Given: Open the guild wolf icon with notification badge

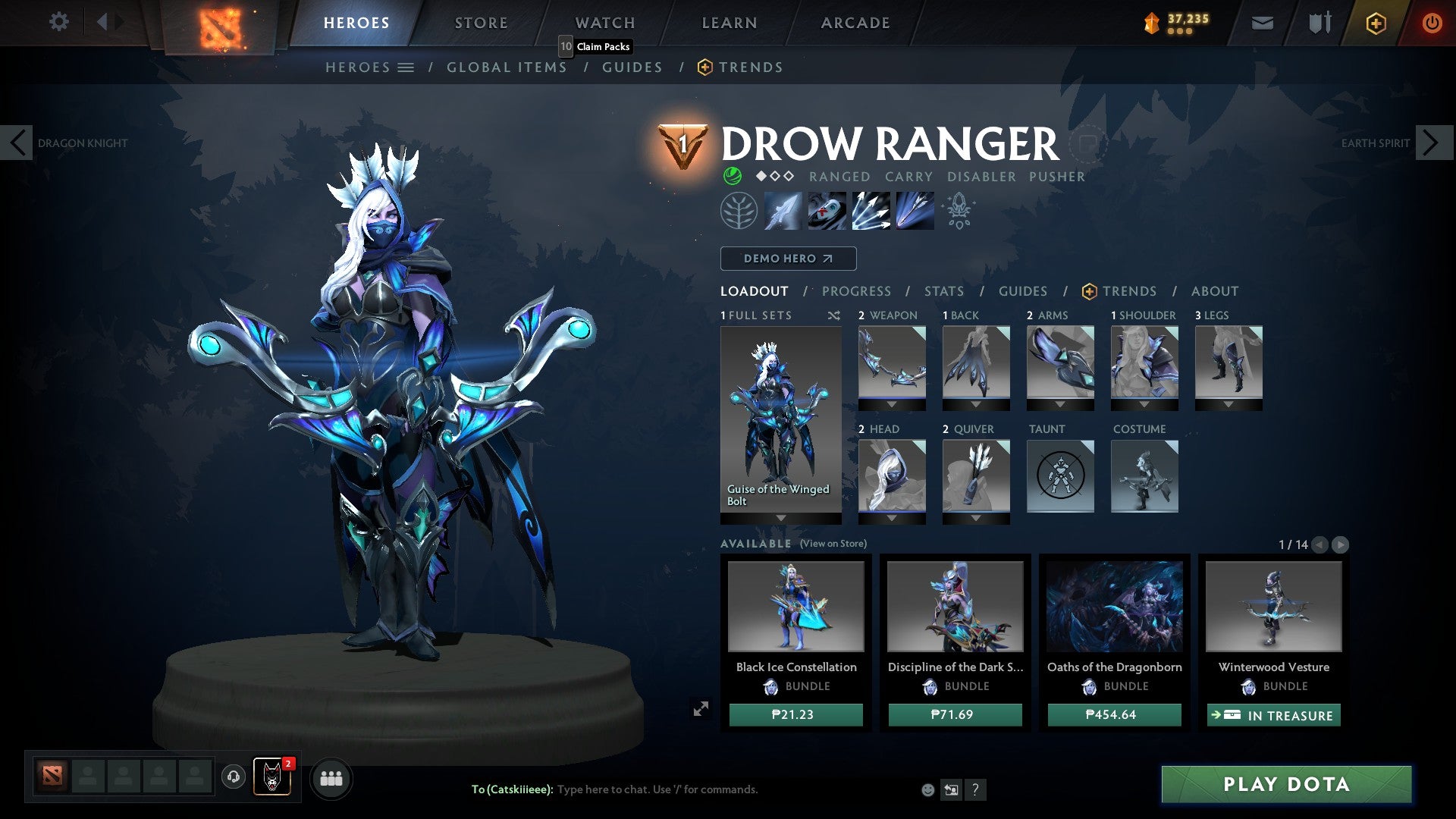Looking at the screenshot, I should [x=271, y=778].
